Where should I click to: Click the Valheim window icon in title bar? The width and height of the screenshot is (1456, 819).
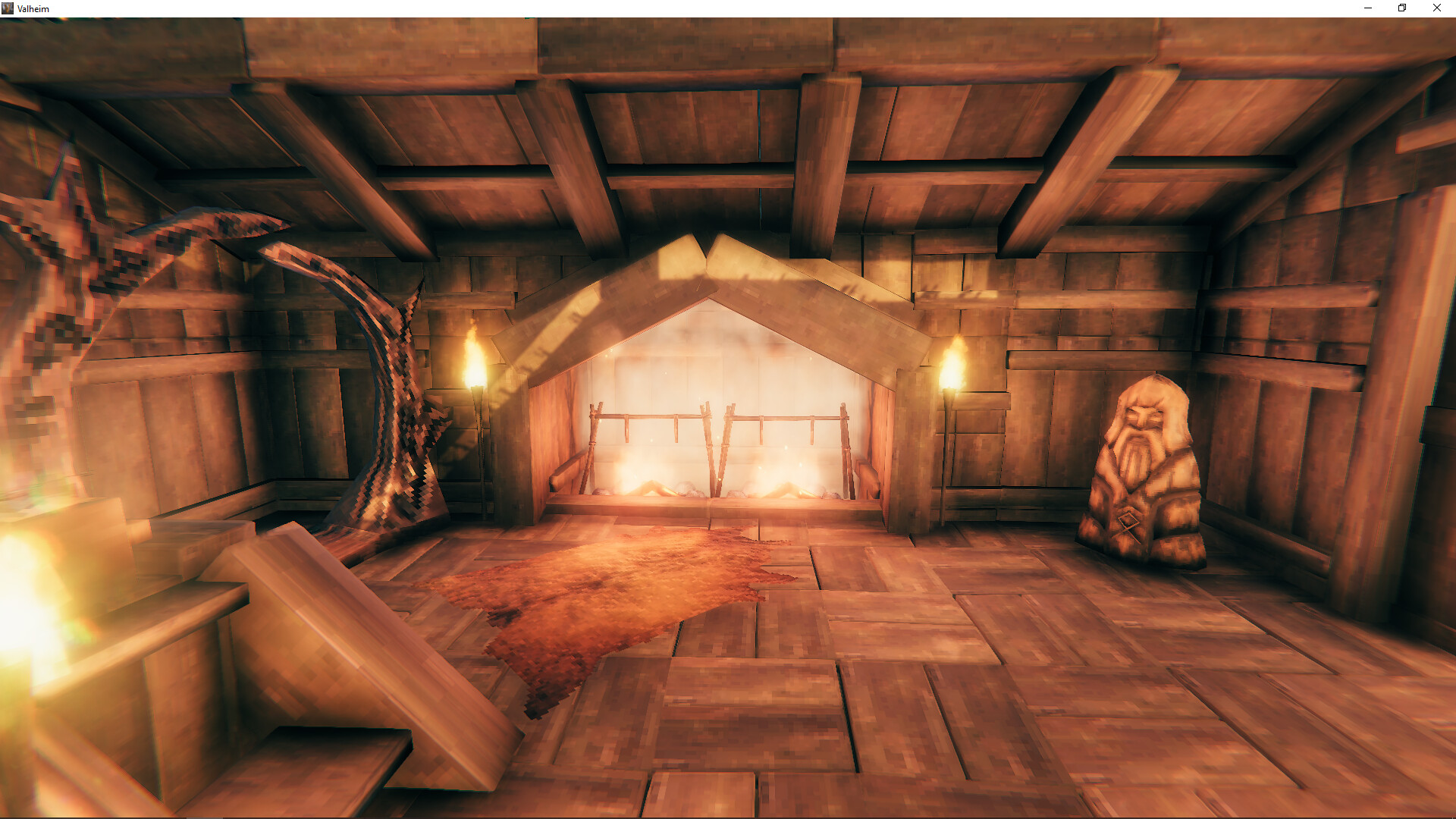pyautogui.click(x=9, y=8)
